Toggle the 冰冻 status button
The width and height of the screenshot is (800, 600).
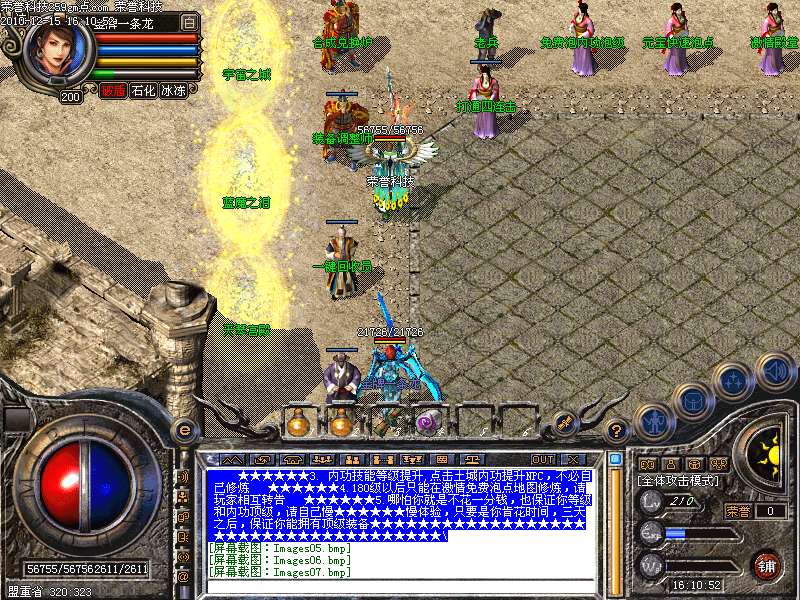click(173, 90)
